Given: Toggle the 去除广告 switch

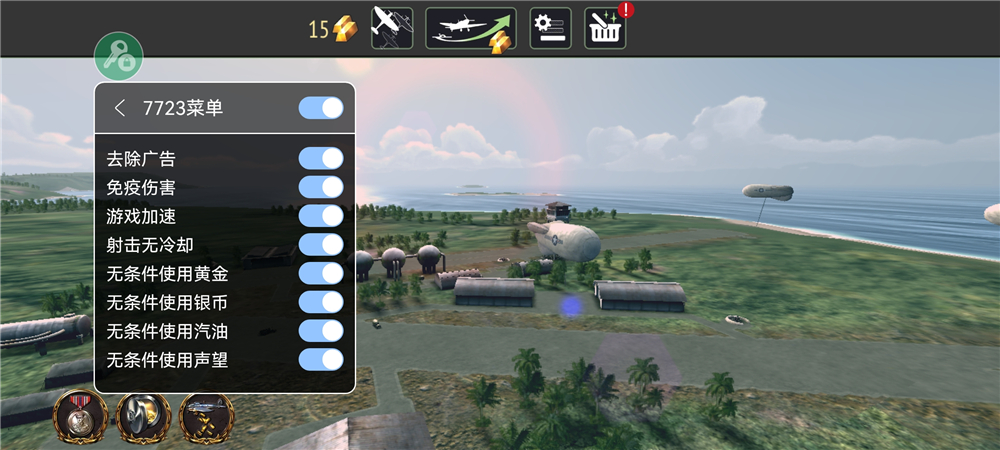Looking at the screenshot, I should 321,158.
